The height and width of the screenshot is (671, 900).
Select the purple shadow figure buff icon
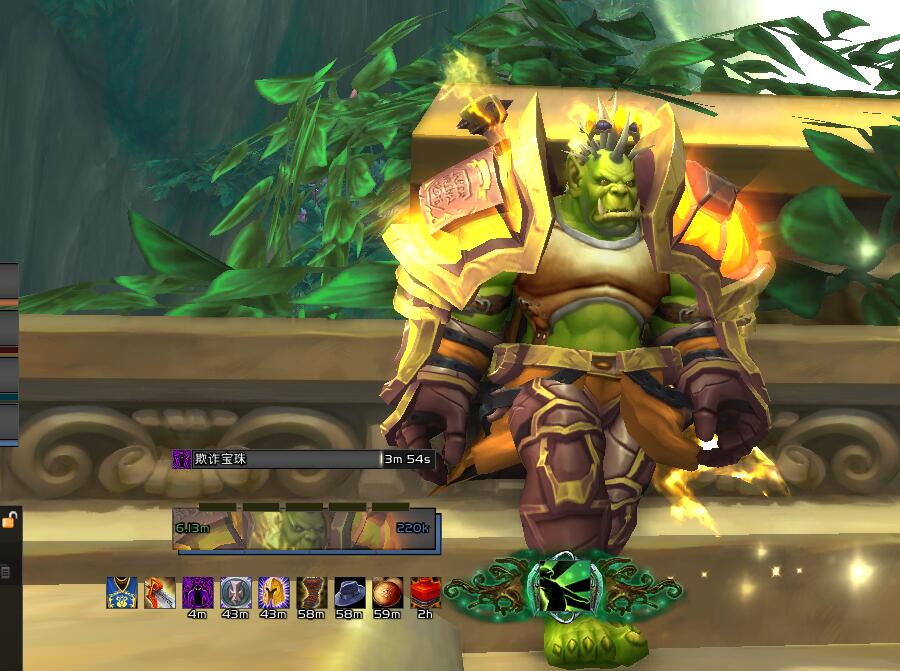197,593
